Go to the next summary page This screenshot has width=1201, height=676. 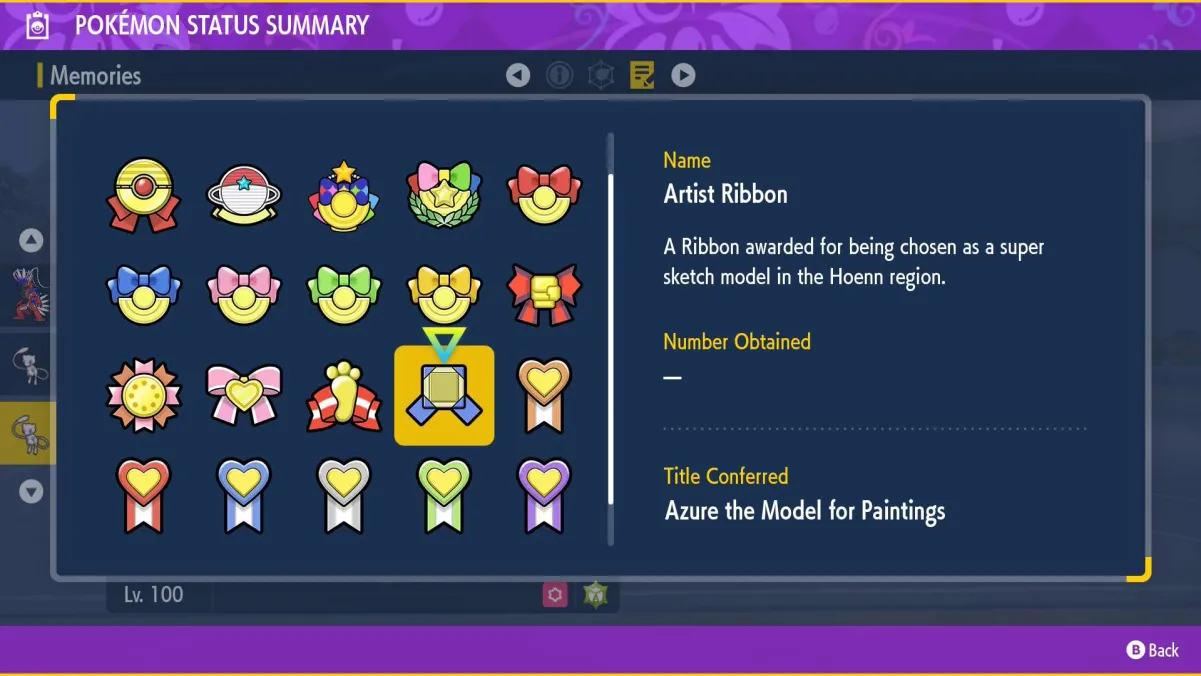(x=683, y=75)
